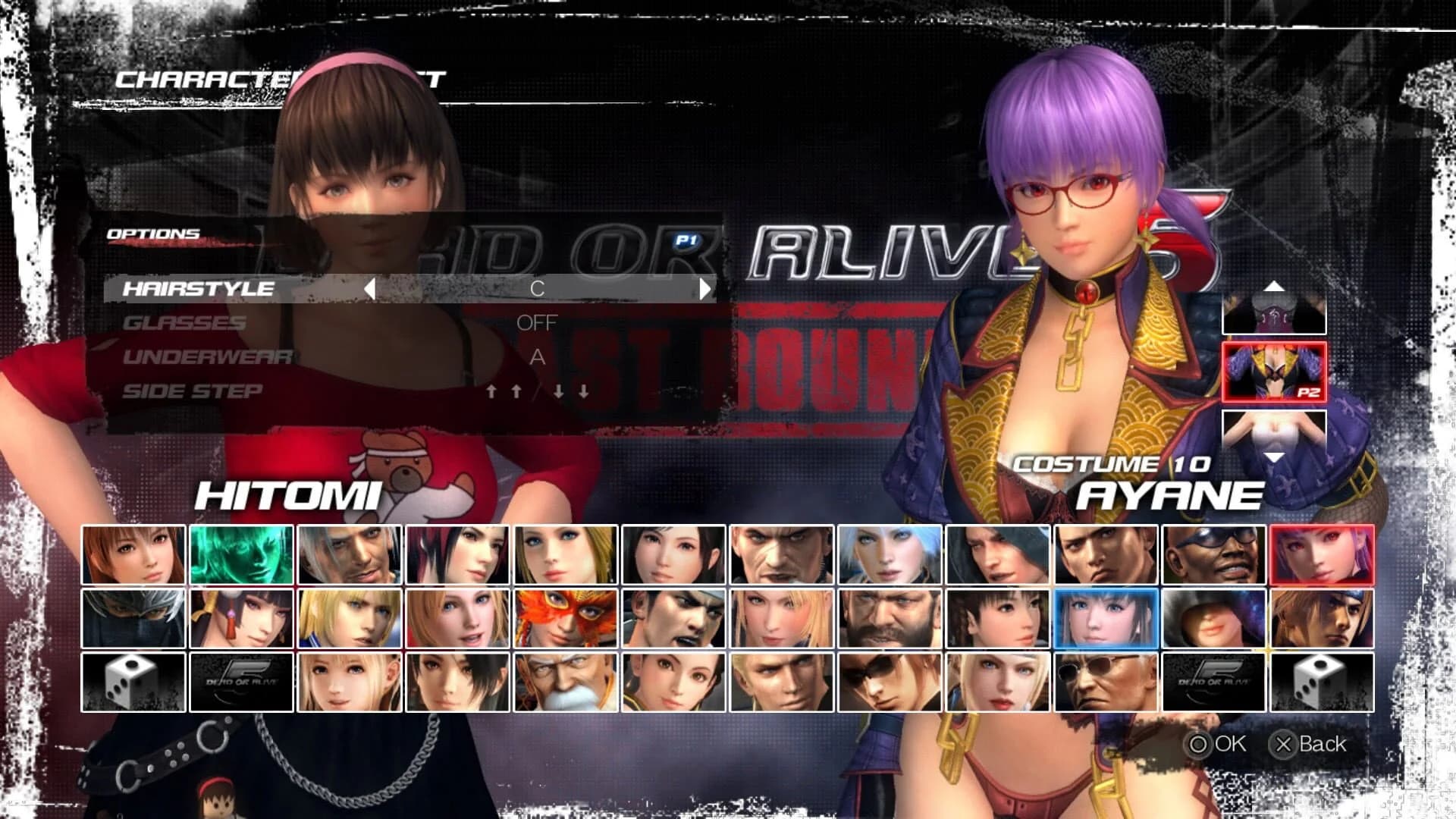
Task: Click the right random dice tile
Action: point(1323,681)
